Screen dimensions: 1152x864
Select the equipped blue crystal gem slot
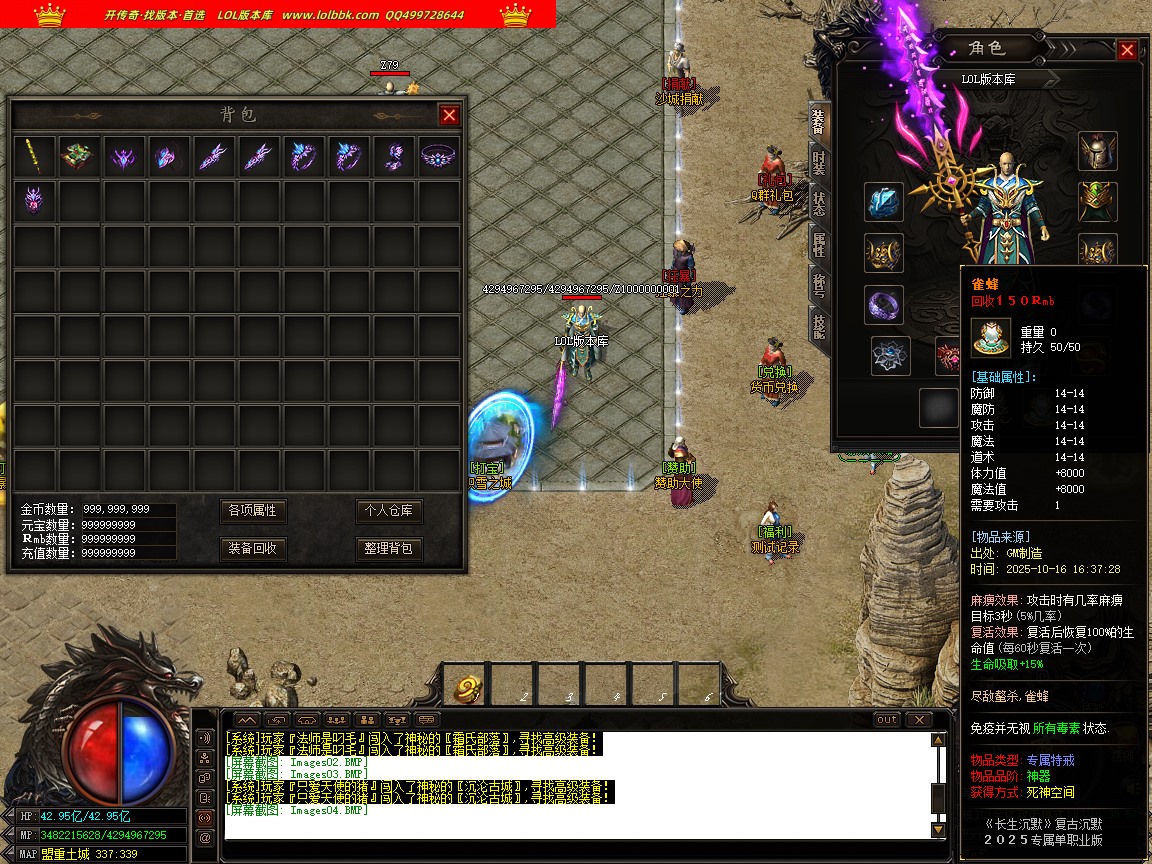(884, 202)
